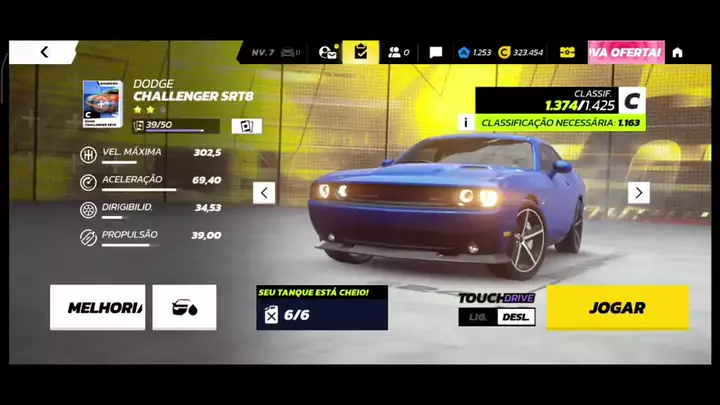Open the NOVA OFERTA special offer
This screenshot has height=405, width=720.
click(626, 52)
